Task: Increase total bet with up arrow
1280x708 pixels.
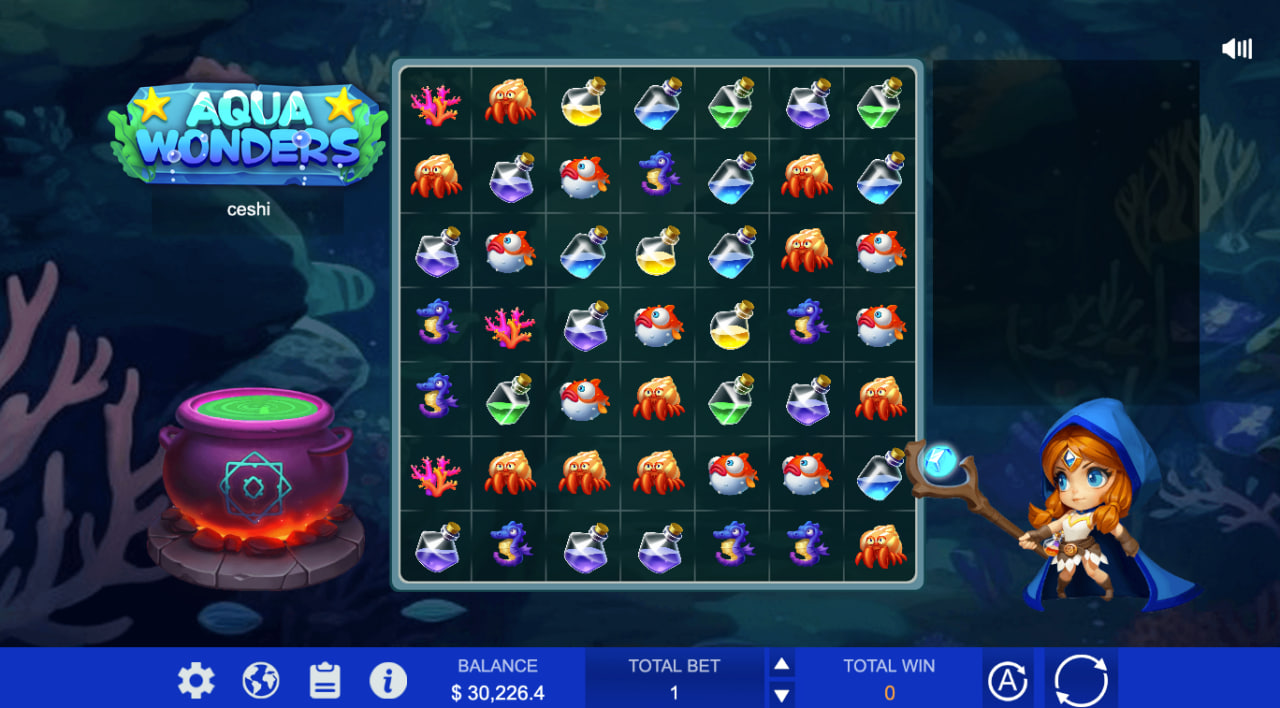Action: [782, 664]
